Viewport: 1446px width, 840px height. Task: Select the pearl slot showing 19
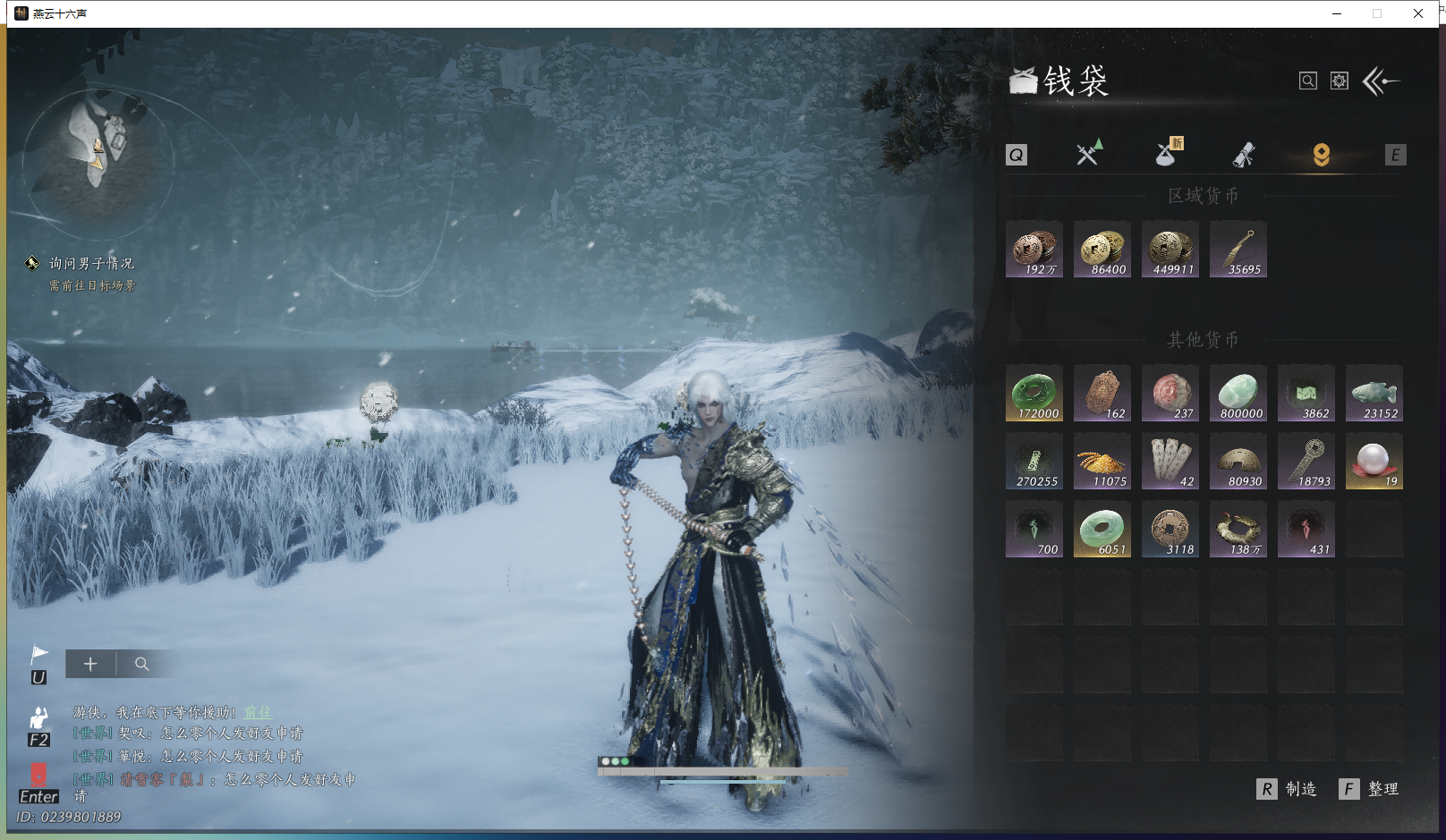point(1374,462)
